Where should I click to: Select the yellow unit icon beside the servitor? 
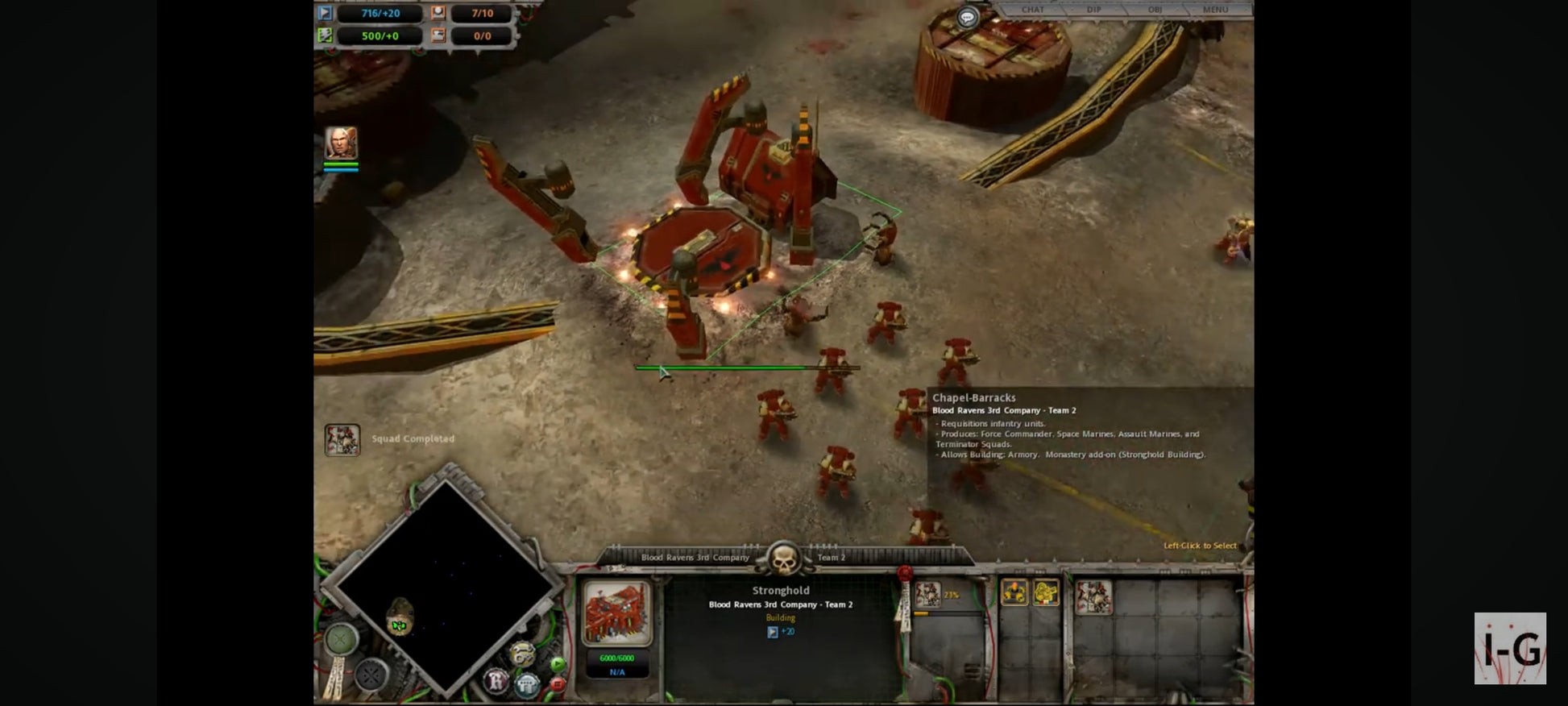[1046, 593]
